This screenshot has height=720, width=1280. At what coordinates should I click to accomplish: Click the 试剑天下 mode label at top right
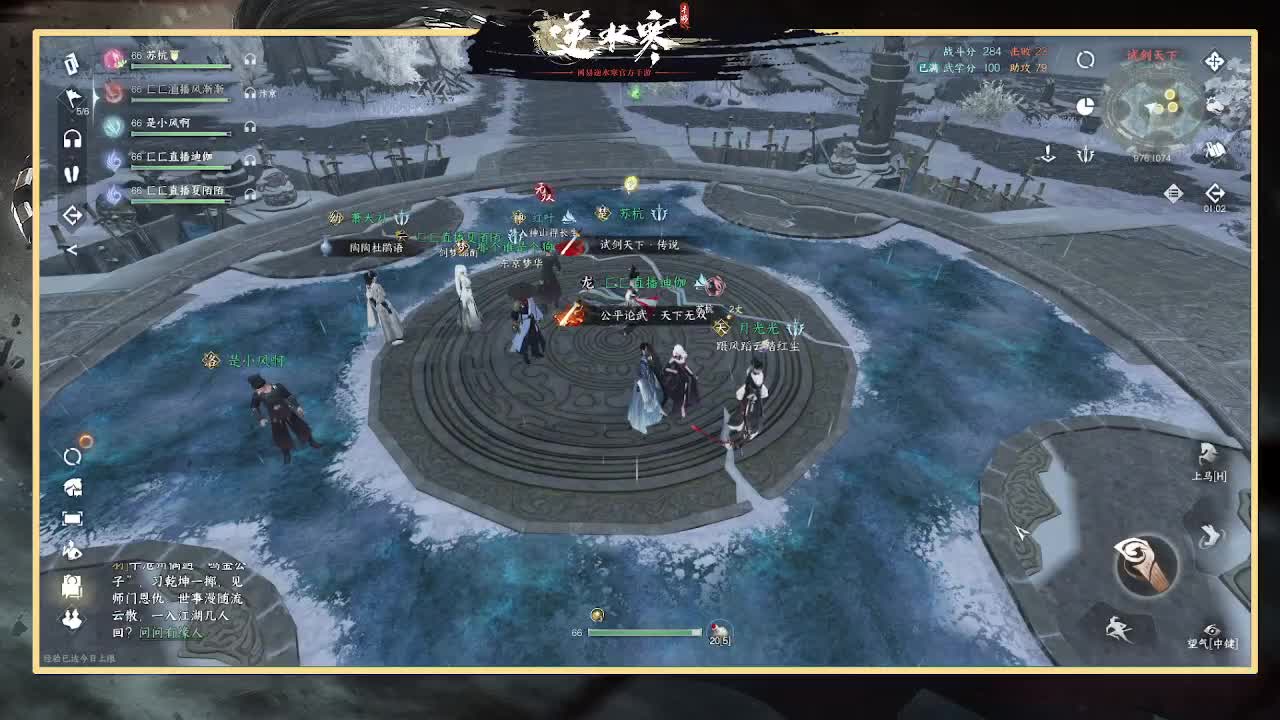pyautogui.click(x=1151, y=54)
